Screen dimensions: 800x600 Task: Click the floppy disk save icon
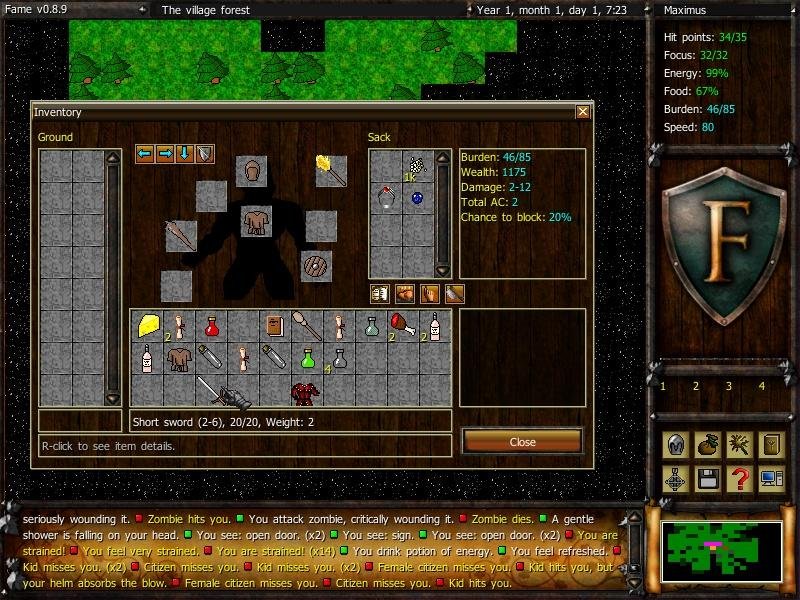[x=707, y=478]
